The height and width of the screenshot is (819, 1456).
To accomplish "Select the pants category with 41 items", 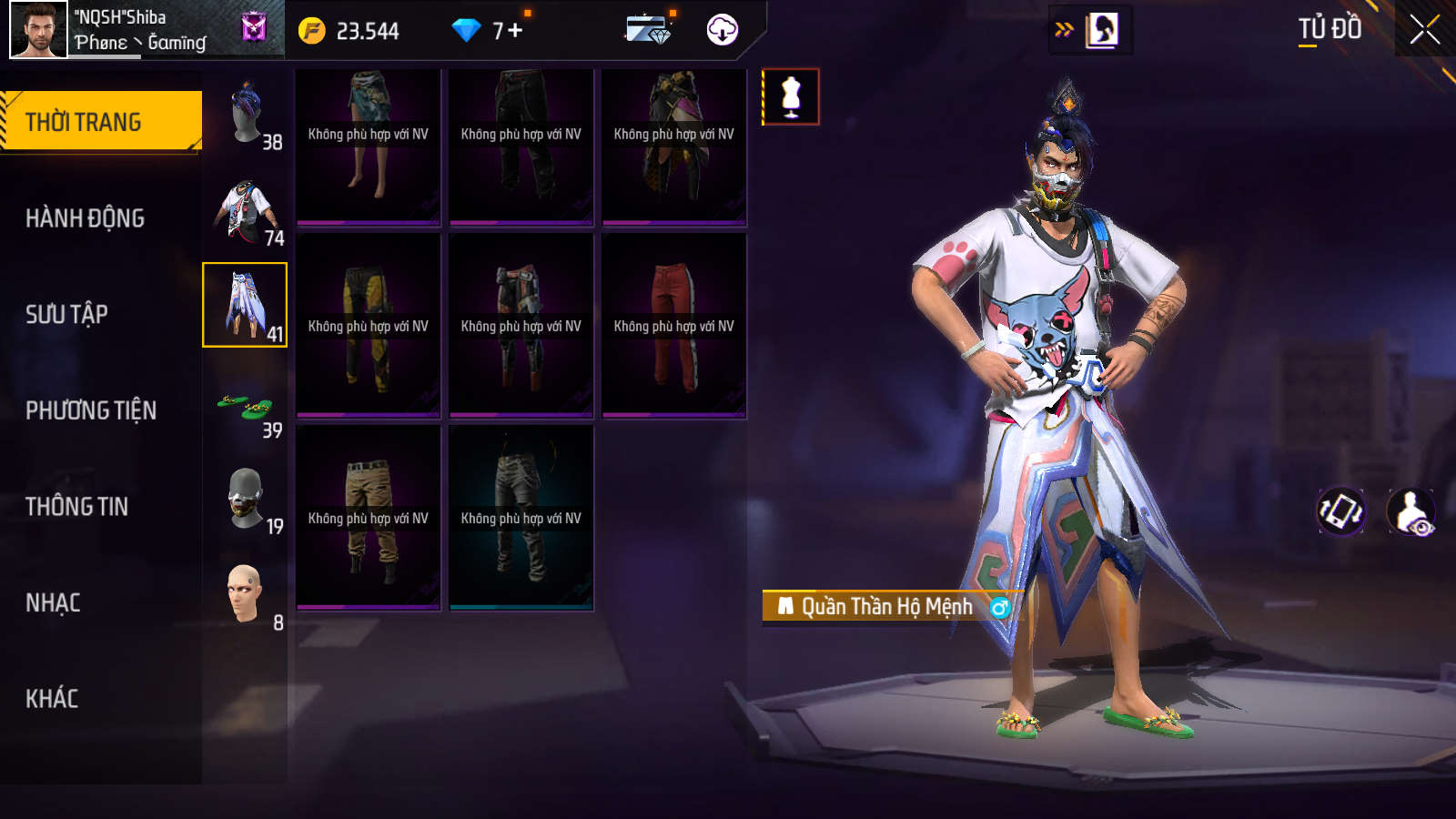I will [245, 305].
